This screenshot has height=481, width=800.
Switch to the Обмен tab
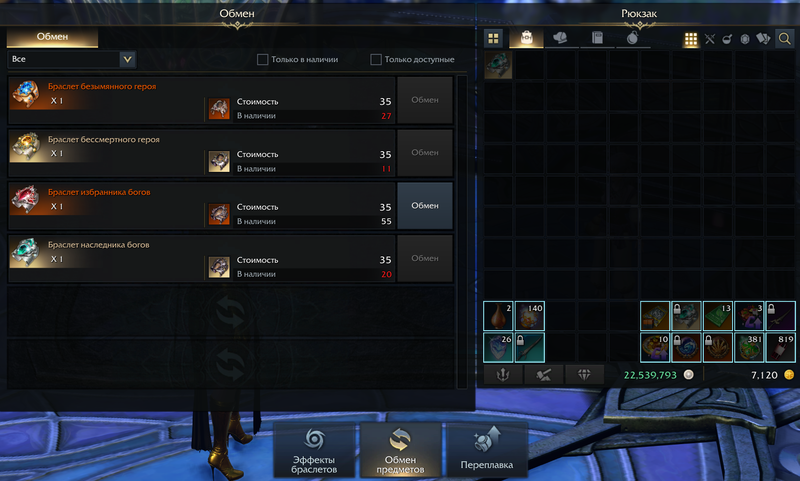click(x=52, y=37)
